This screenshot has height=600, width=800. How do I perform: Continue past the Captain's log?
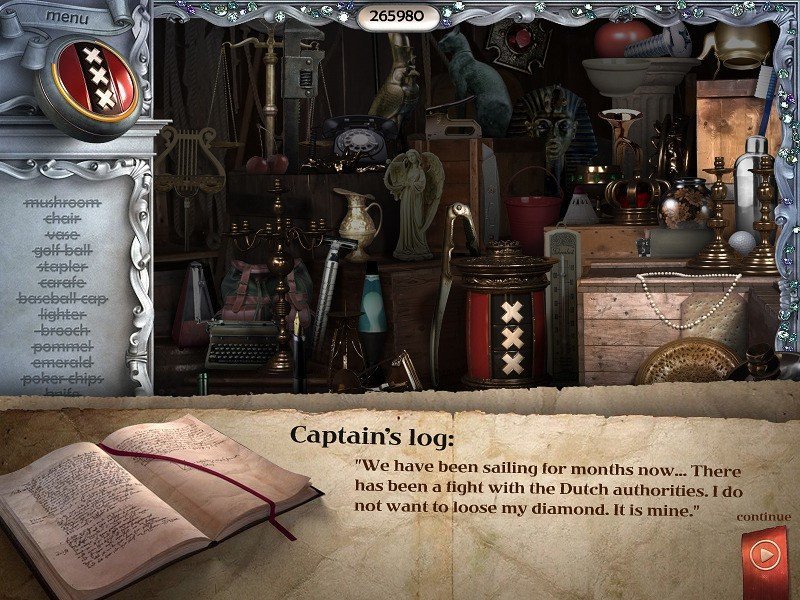pos(764,553)
